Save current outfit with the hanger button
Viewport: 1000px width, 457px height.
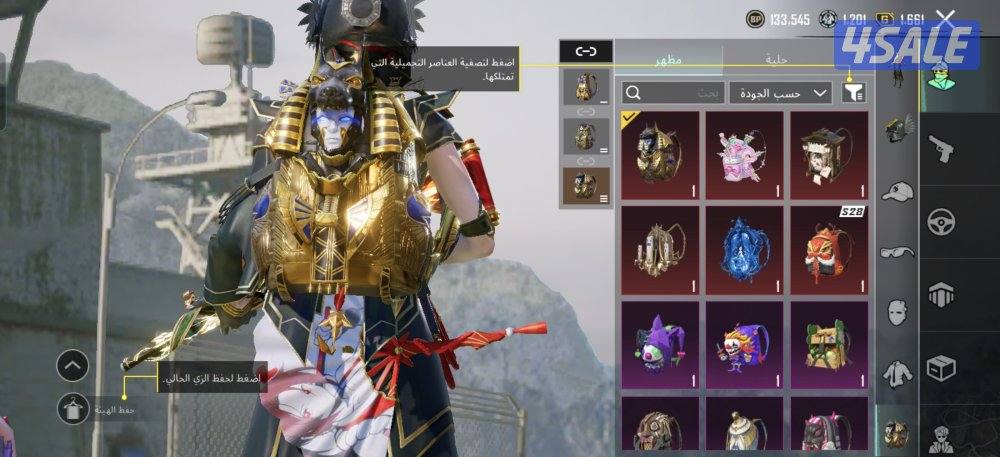[73, 408]
